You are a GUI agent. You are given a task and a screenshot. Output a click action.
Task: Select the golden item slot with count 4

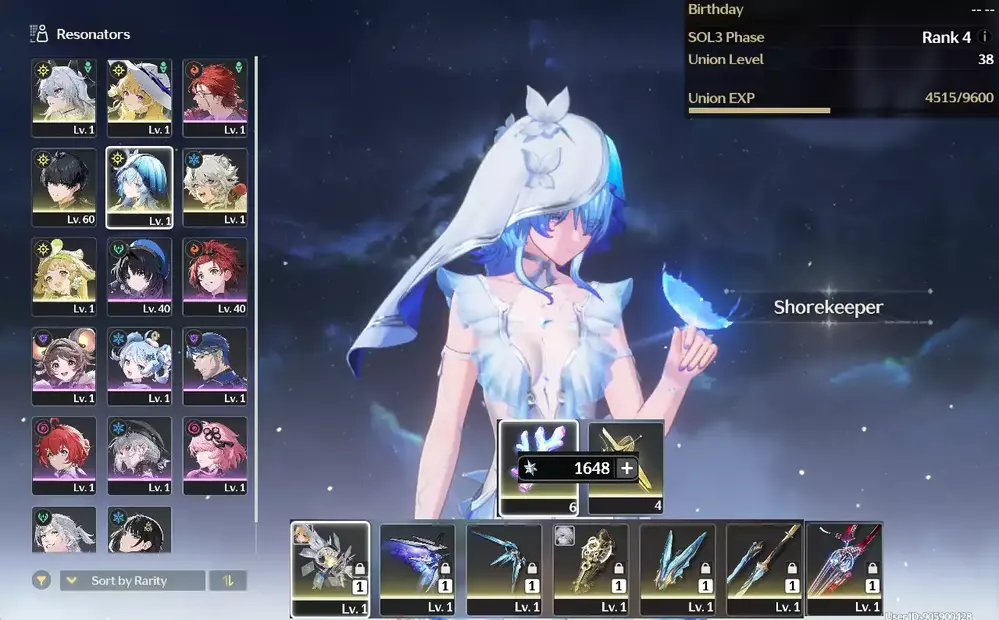(x=625, y=444)
